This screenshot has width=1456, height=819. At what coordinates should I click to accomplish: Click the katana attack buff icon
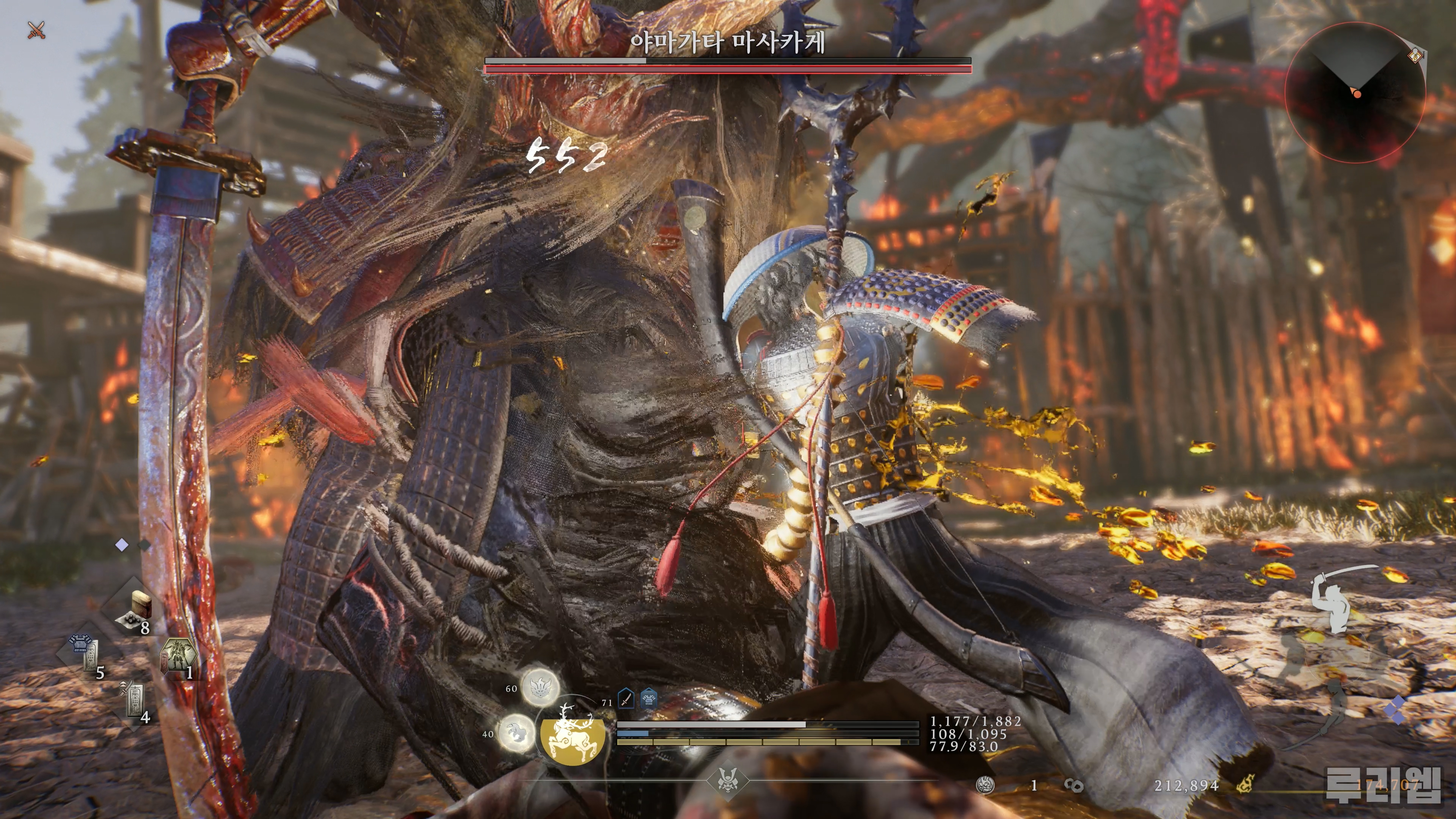click(626, 699)
